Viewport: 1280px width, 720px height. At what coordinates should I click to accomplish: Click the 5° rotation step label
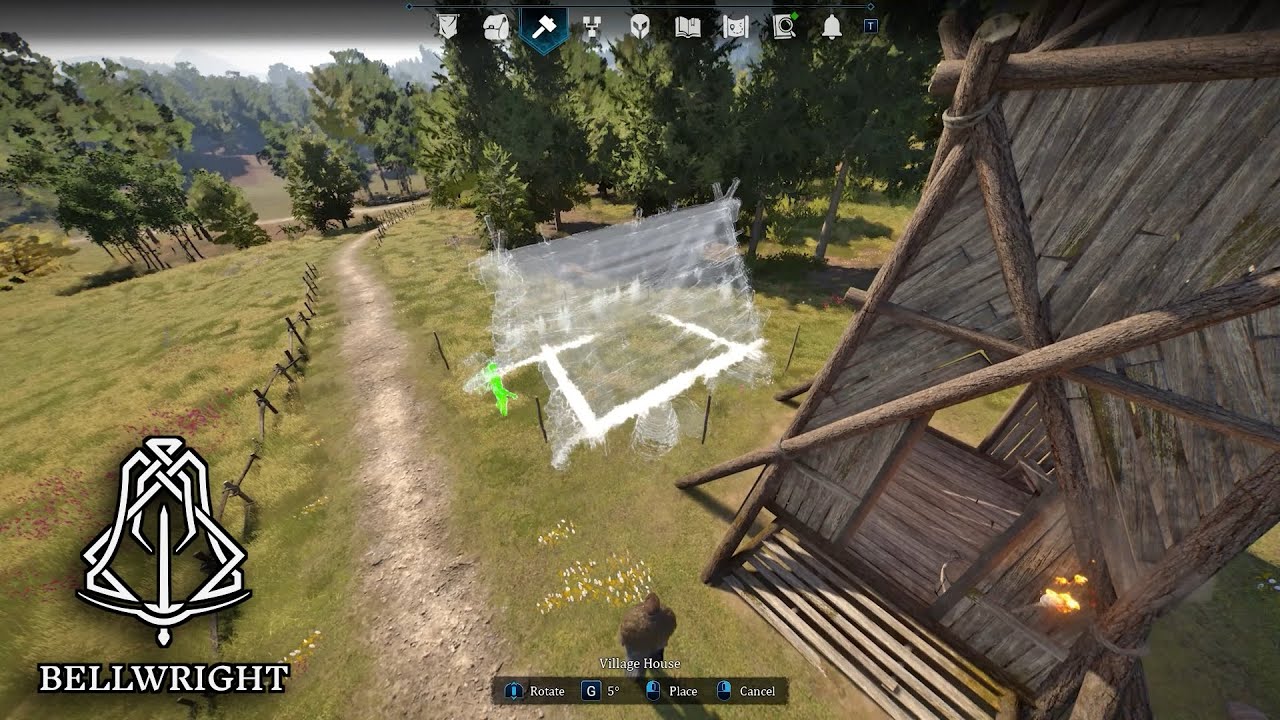[613, 691]
